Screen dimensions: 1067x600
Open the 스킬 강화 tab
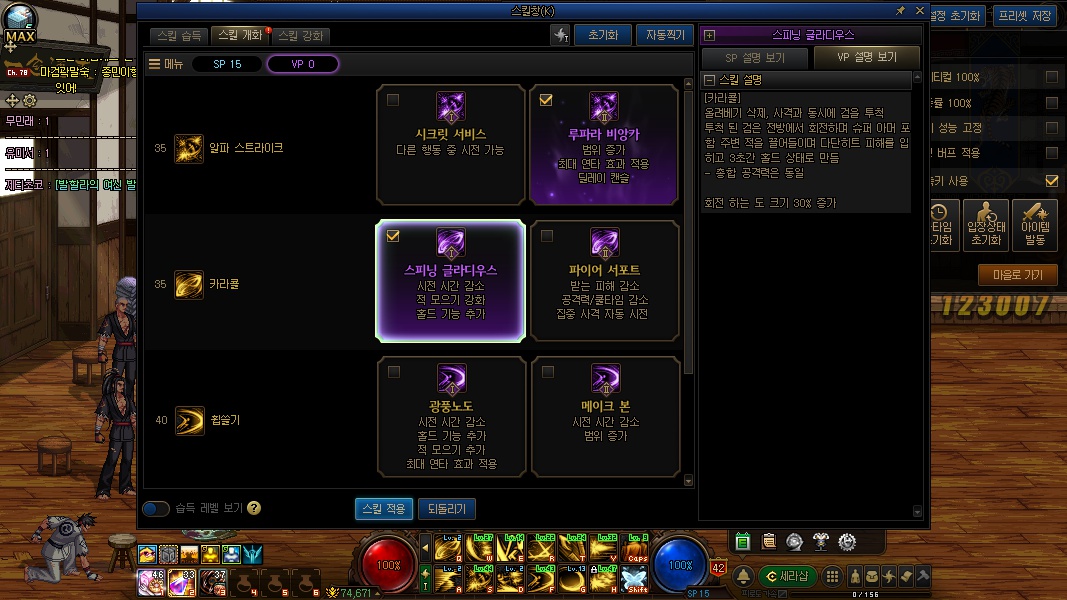point(300,35)
